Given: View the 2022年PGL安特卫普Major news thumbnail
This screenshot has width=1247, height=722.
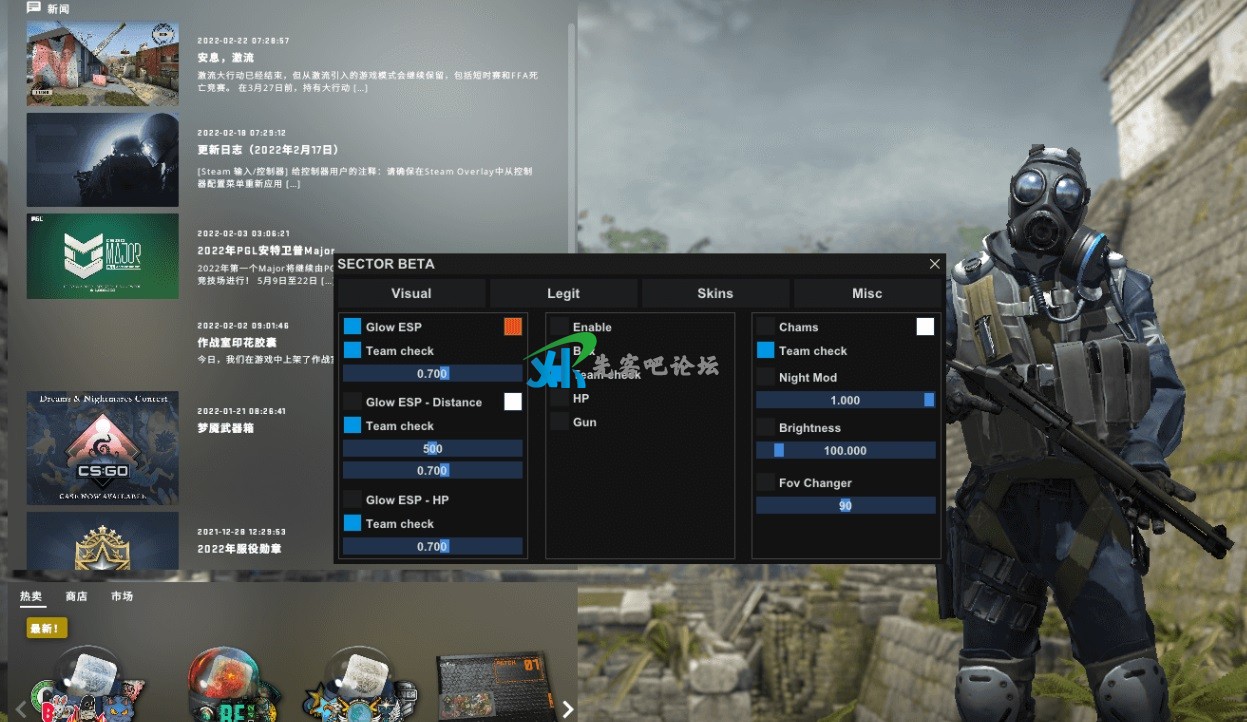Looking at the screenshot, I should [x=102, y=255].
